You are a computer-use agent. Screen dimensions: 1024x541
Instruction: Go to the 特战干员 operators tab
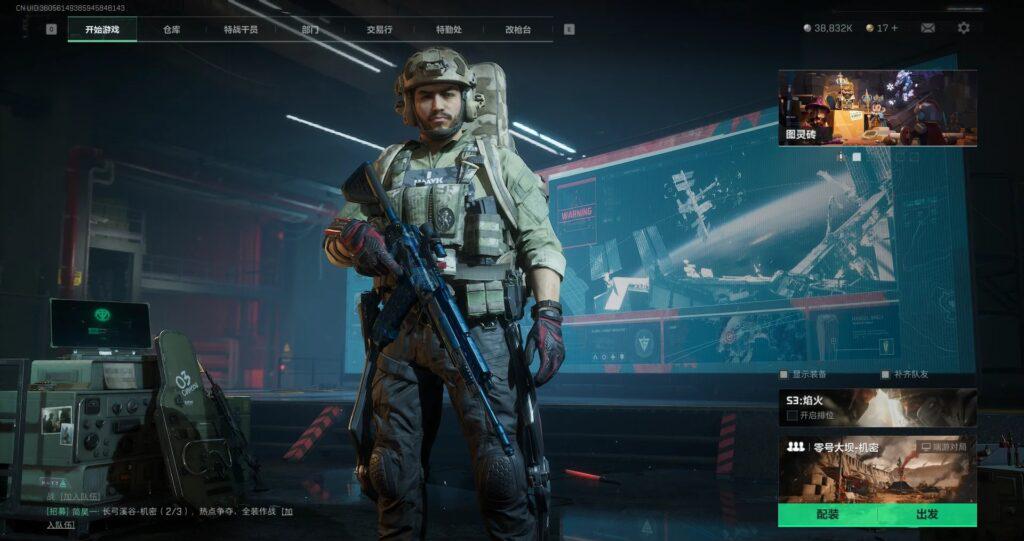(x=240, y=29)
